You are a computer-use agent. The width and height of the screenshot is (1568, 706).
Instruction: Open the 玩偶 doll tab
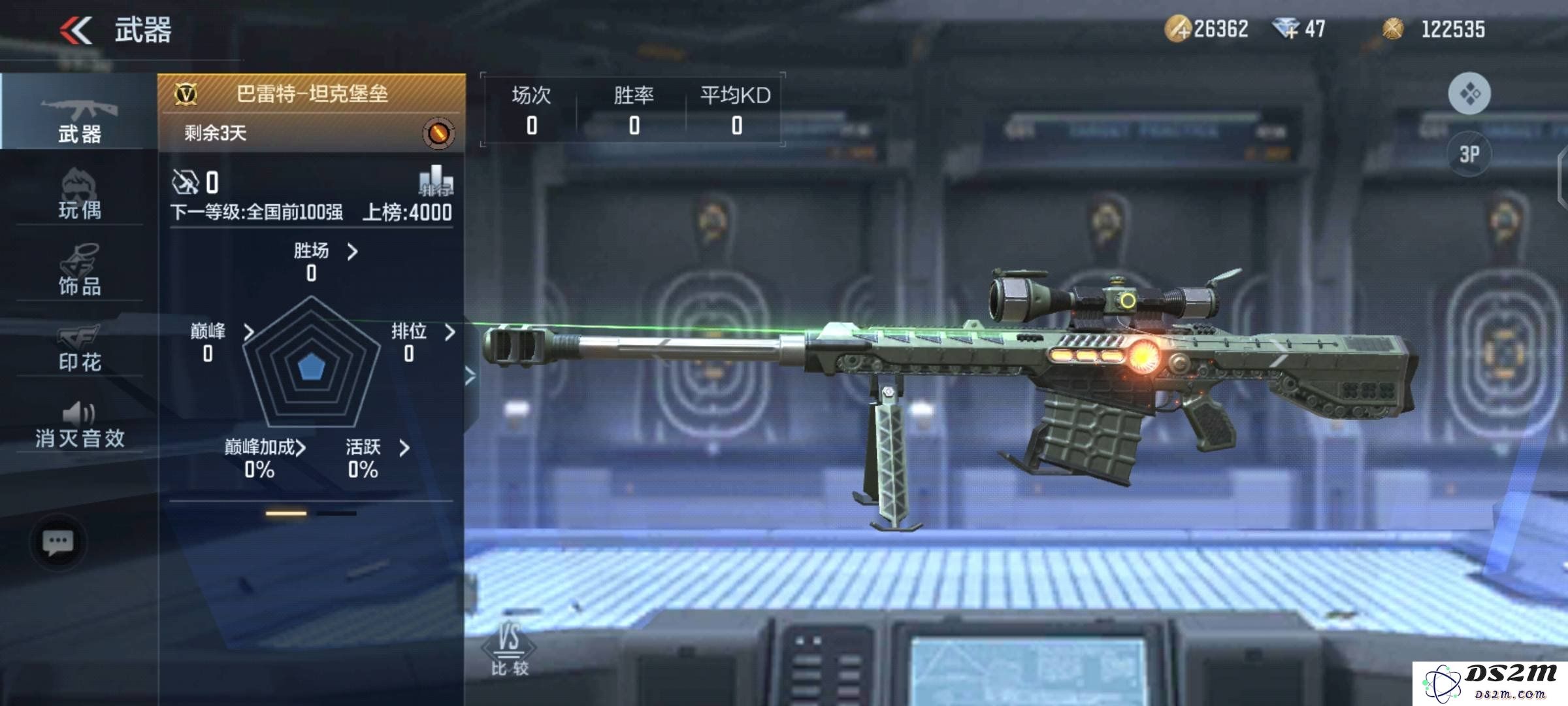79,194
